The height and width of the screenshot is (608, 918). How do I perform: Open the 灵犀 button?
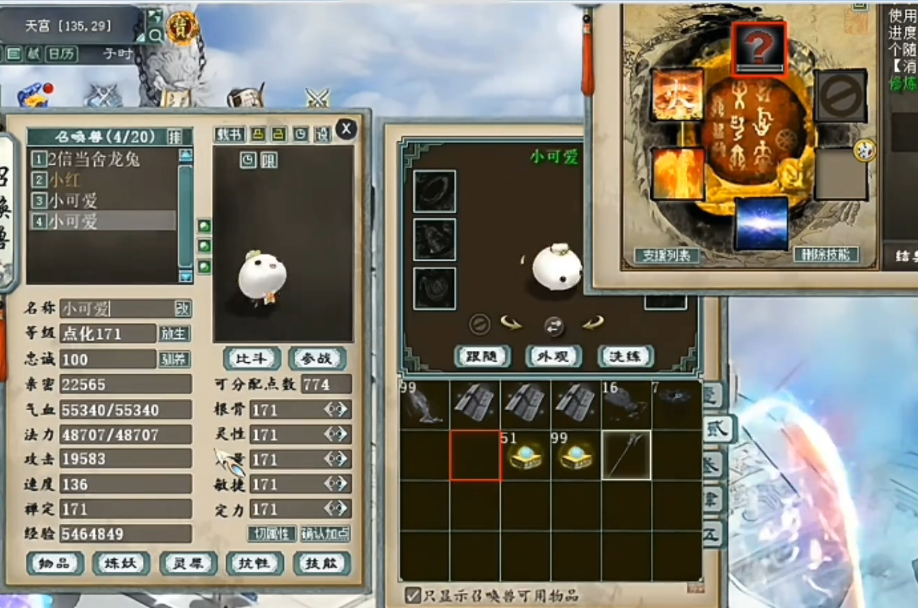coord(188,563)
